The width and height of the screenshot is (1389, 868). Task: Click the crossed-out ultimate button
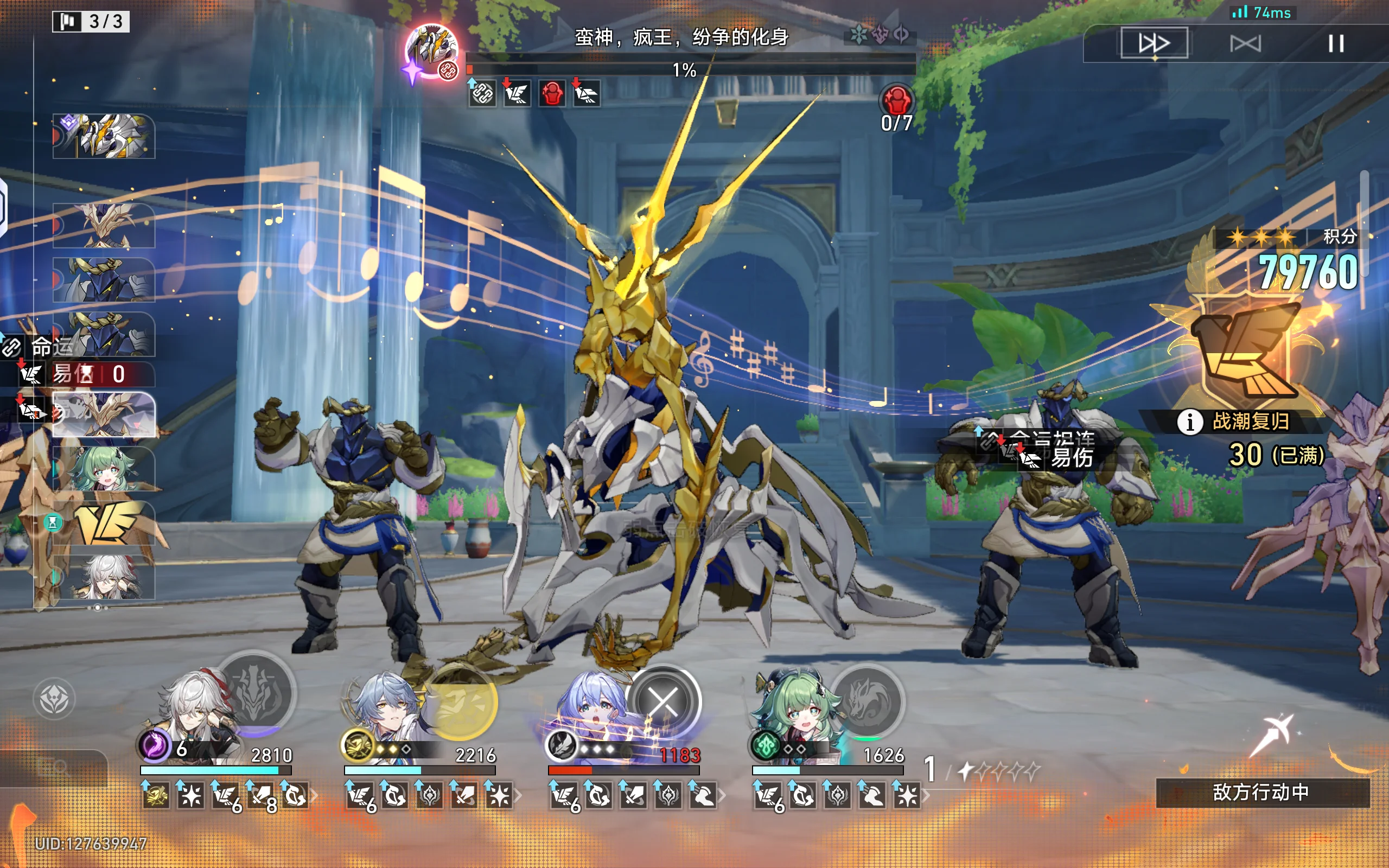[664, 701]
